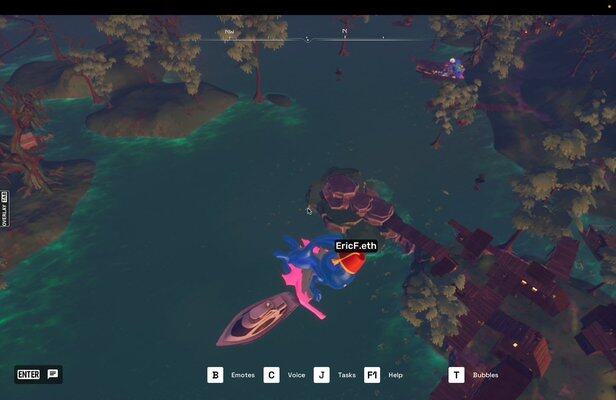This screenshot has height=400, width=616.
Task: Expand the Overlay side tab
Action: (x=5, y=210)
